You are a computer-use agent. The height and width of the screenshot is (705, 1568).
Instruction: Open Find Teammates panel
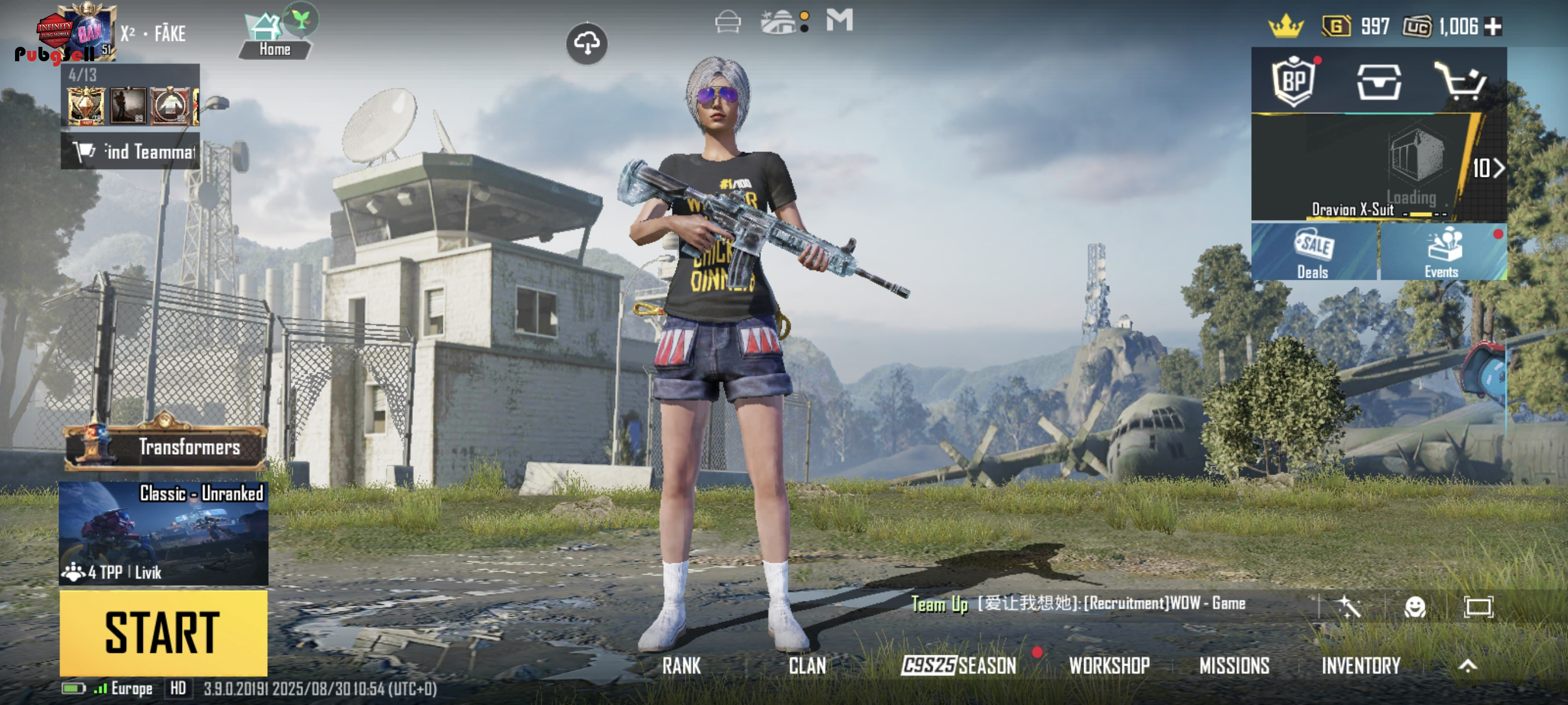tap(130, 151)
